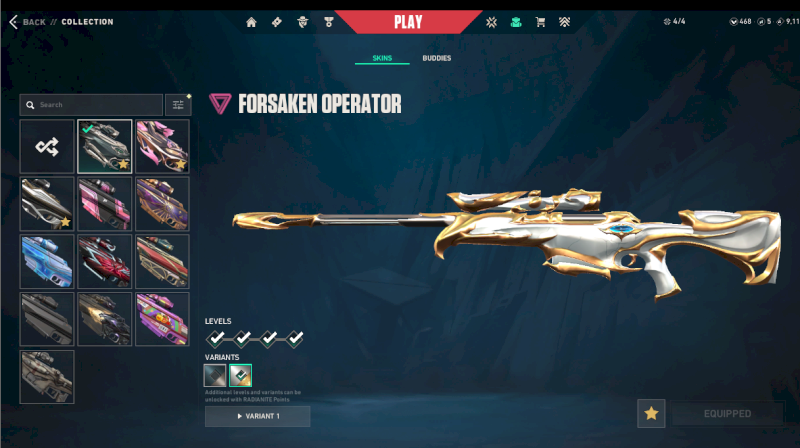
Task: Open the agents icon in top bar
Action: 303,22
